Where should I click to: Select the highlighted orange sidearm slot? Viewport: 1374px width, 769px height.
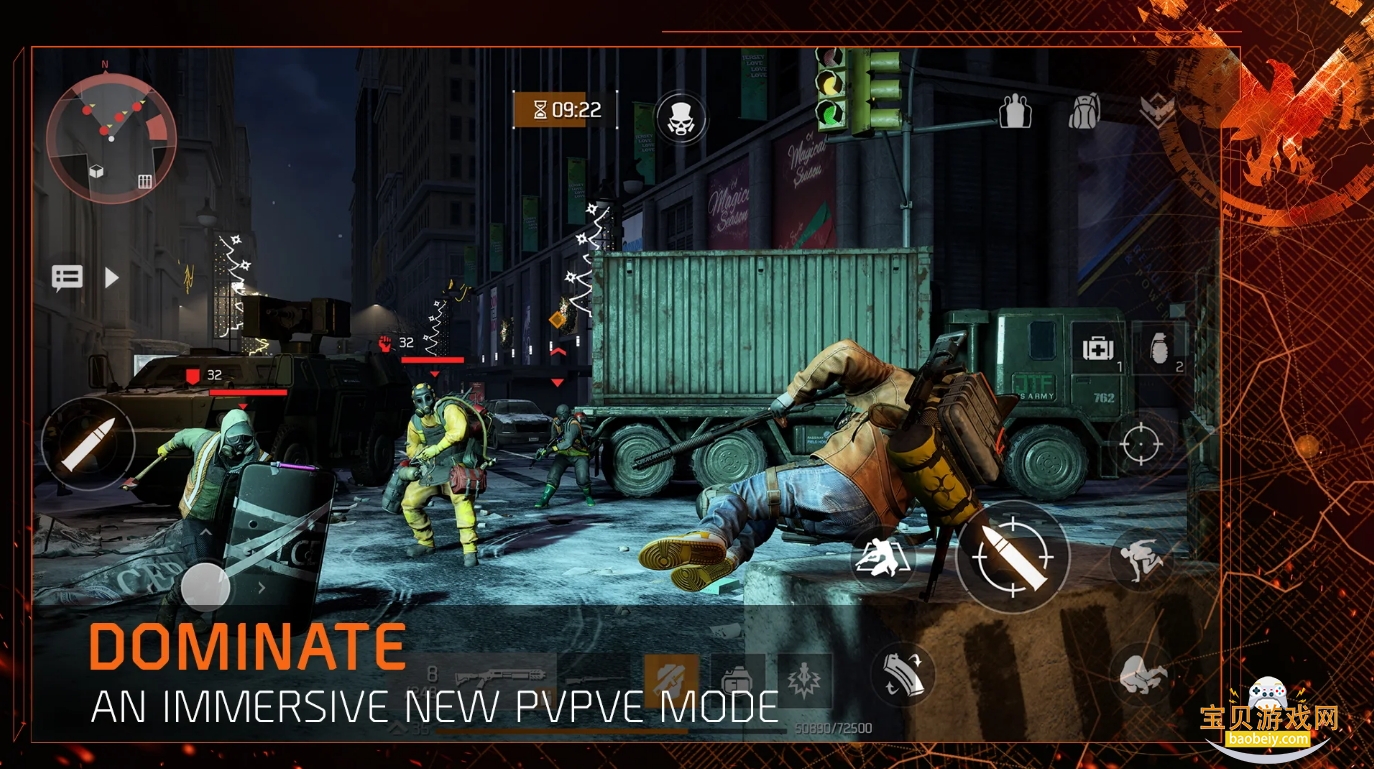tap(671, 680)
